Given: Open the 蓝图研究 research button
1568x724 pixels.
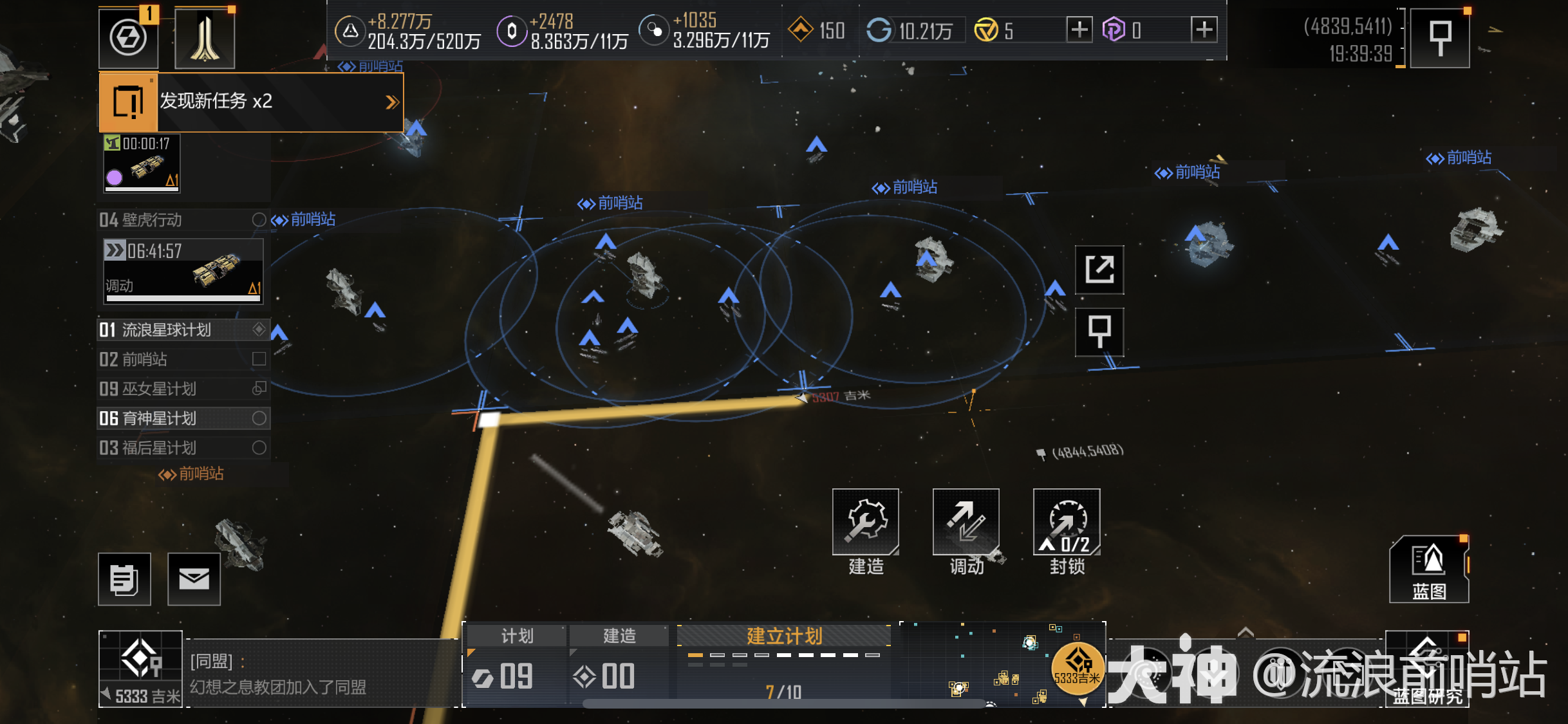Looking at the screenshot, I should [1427, 669].
